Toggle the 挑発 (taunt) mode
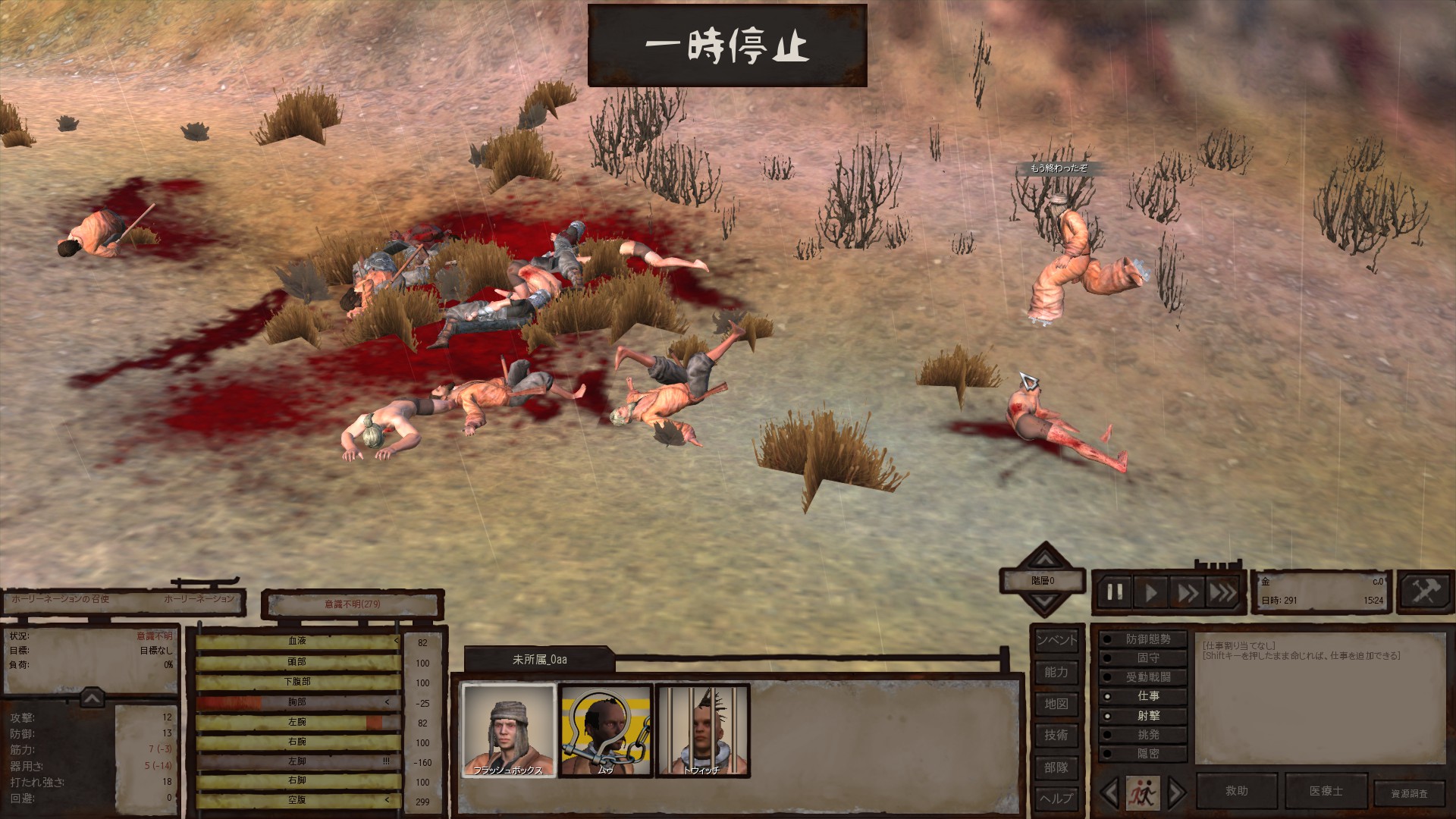The width and height of the screenshot is (1456, 819). click(x=1144, y=735)
